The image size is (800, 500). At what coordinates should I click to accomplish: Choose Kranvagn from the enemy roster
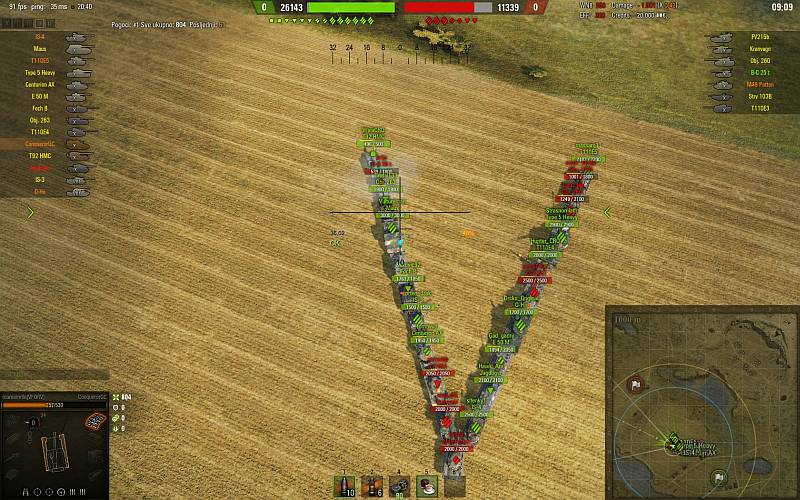pos(757,49)
